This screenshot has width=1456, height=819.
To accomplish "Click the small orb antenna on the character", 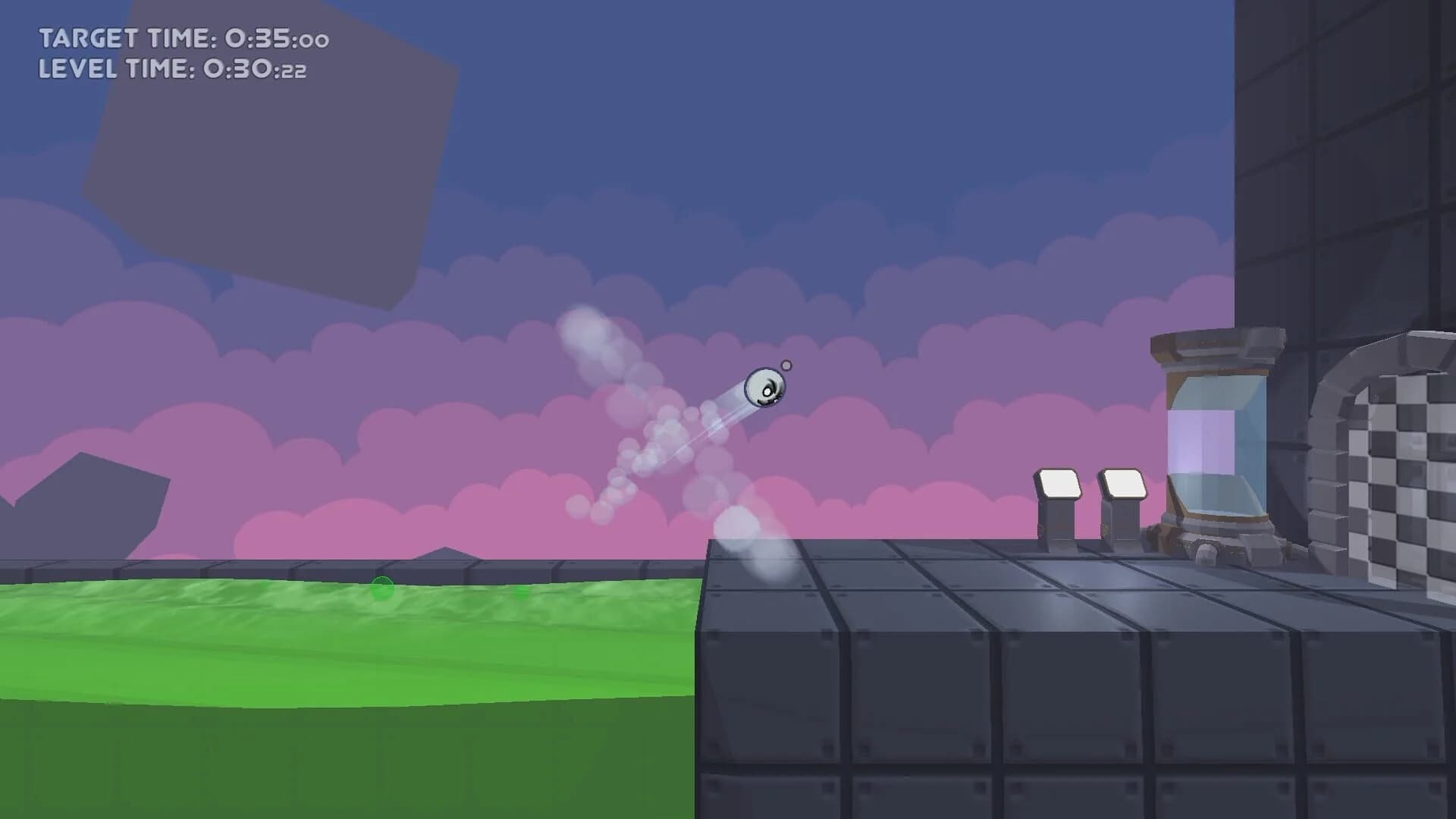I will [788, 365].
